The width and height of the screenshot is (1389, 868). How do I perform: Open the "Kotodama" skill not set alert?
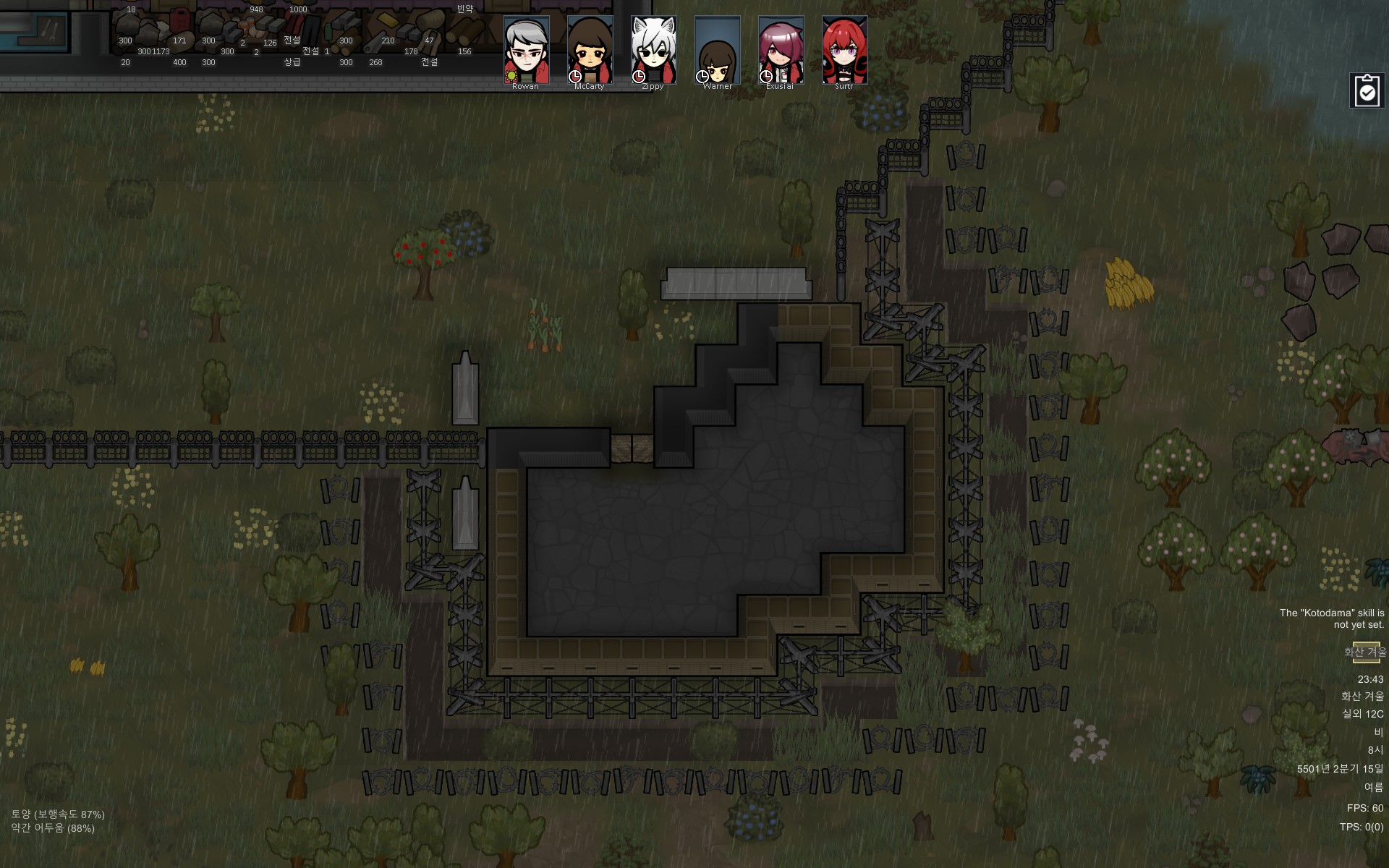(x=1331, y=618)
